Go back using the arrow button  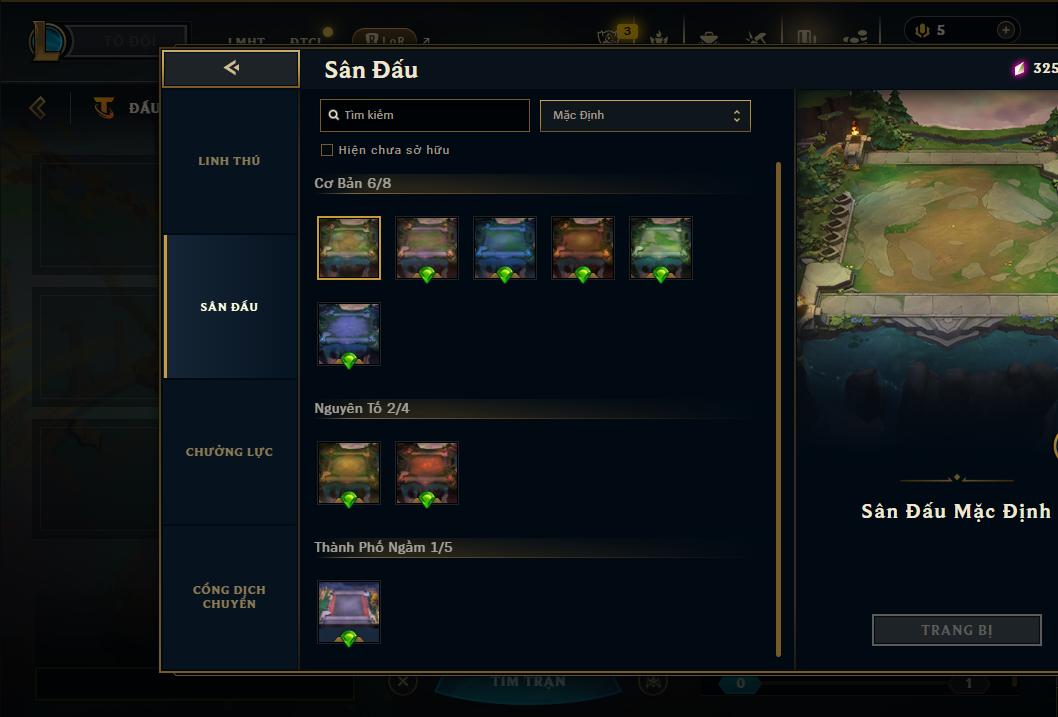click(231, 68)
